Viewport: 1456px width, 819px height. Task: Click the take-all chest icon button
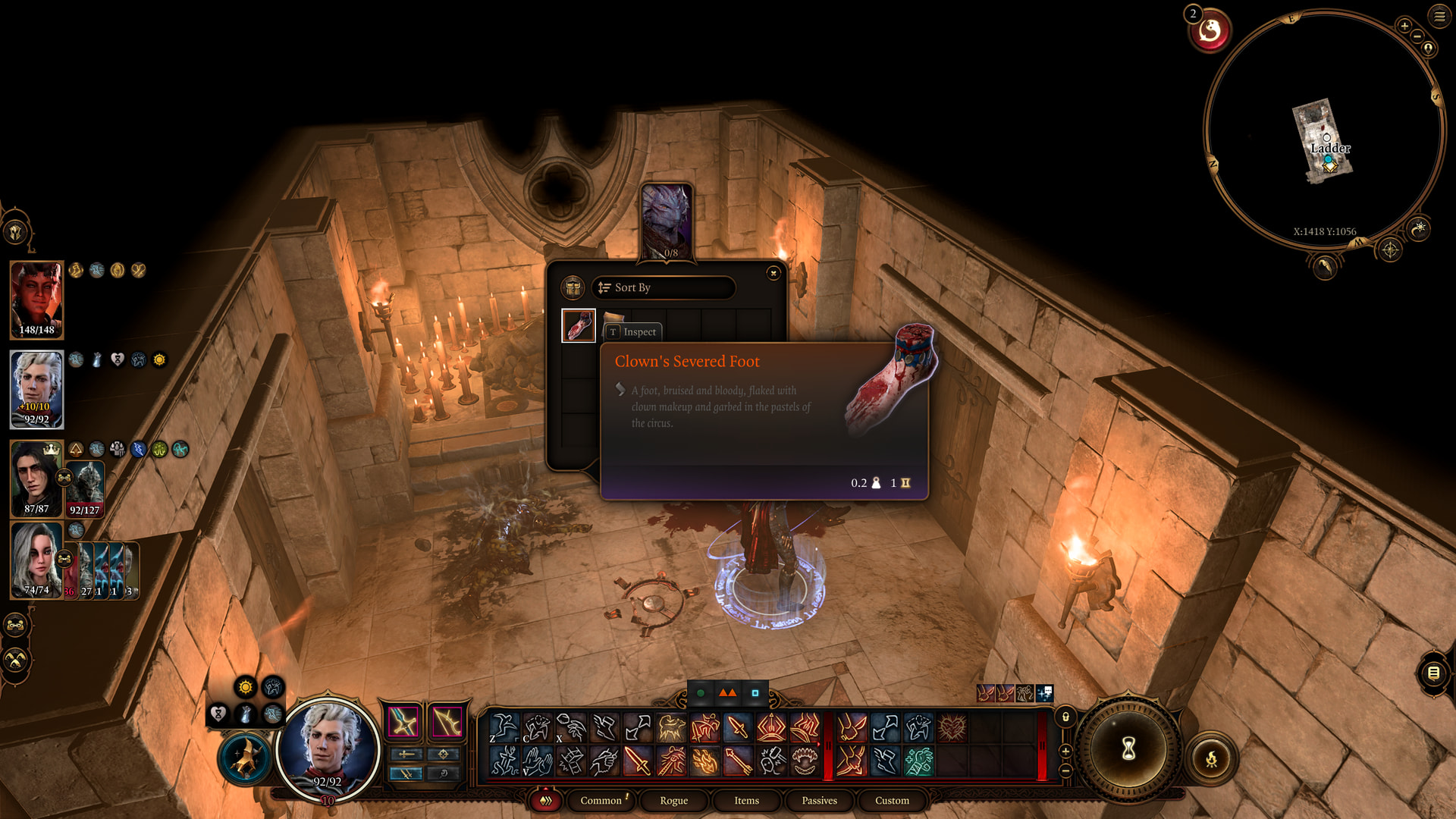(x=573, y=287)
